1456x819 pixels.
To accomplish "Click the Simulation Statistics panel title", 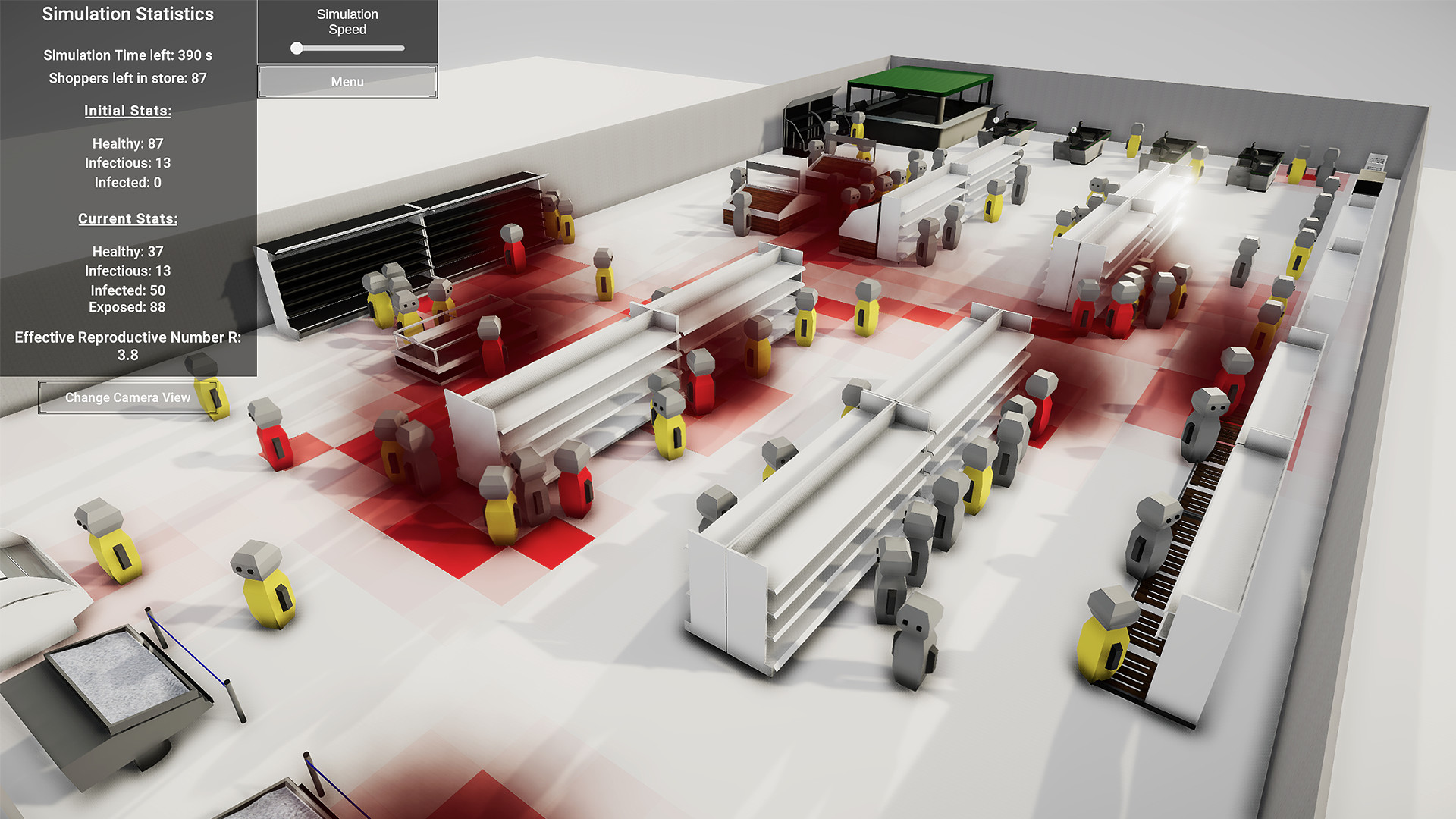I will point(127,14).
